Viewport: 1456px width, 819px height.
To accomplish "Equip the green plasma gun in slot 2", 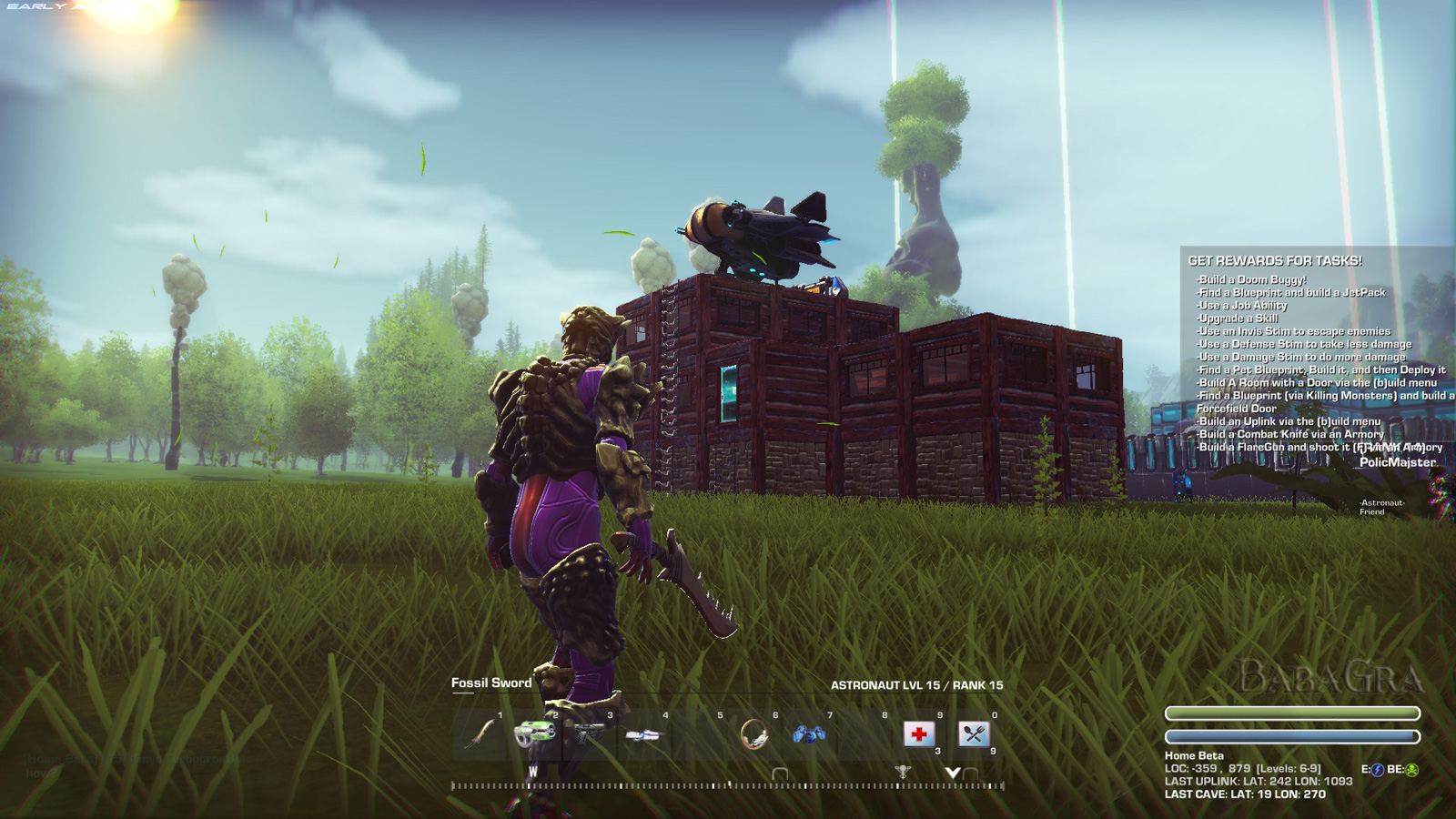I will tap(535, 733).
